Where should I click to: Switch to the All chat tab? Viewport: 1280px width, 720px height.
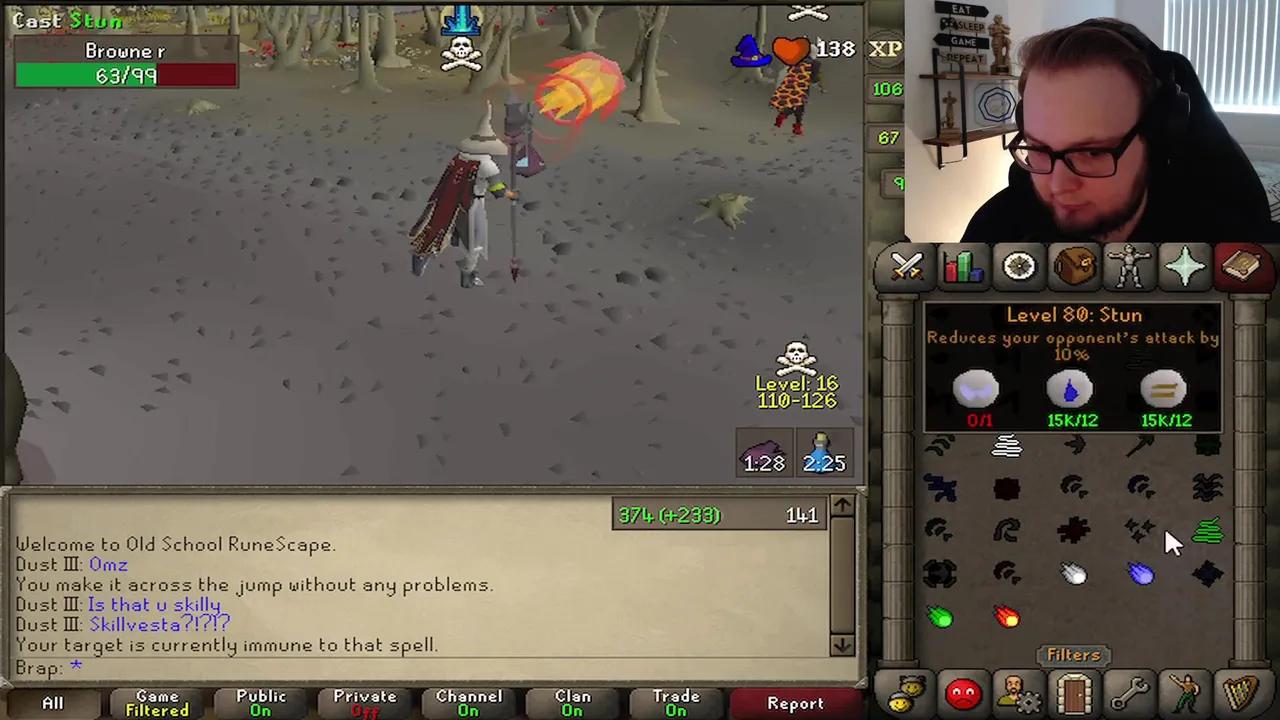(x=52, y=702)
